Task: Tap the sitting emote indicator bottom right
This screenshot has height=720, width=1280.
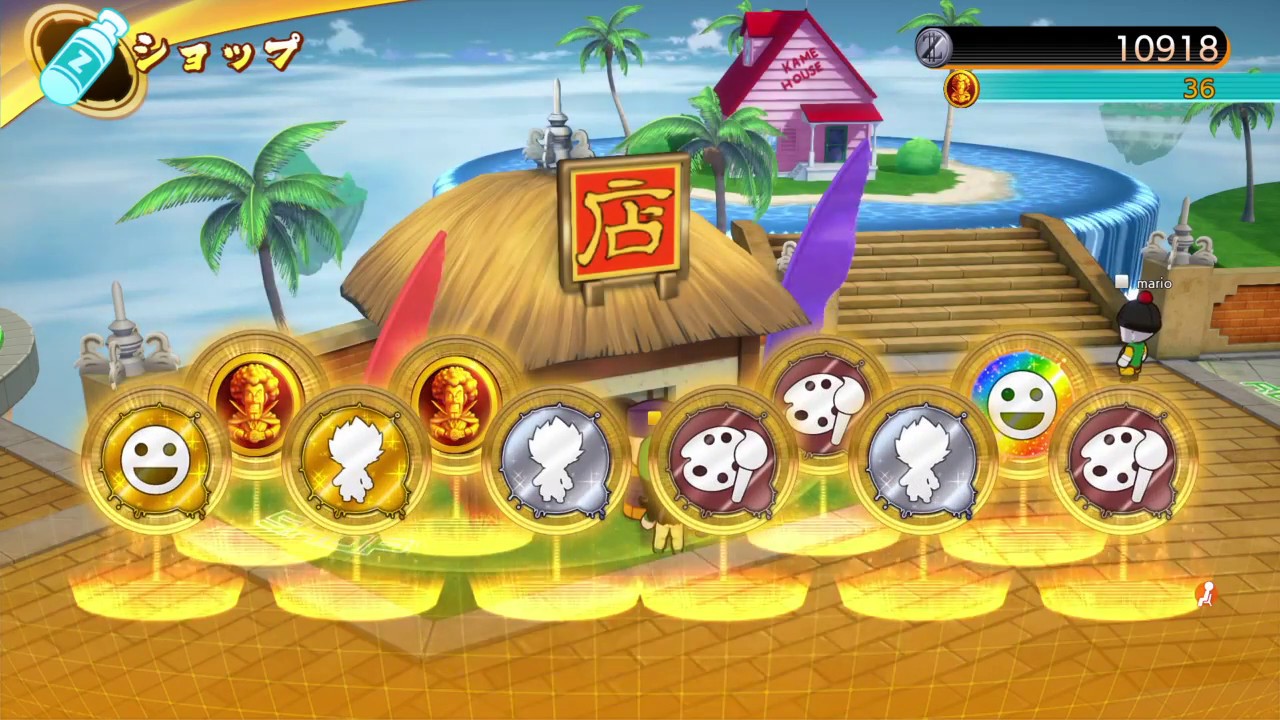Action: click(1208, 593)
